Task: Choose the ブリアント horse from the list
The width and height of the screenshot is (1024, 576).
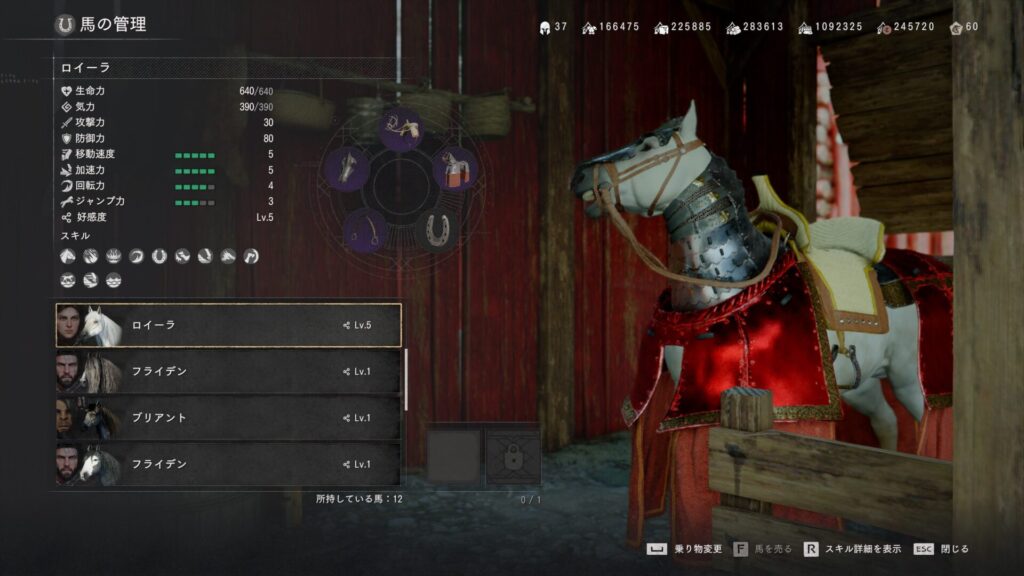Action: click(228, 418)
